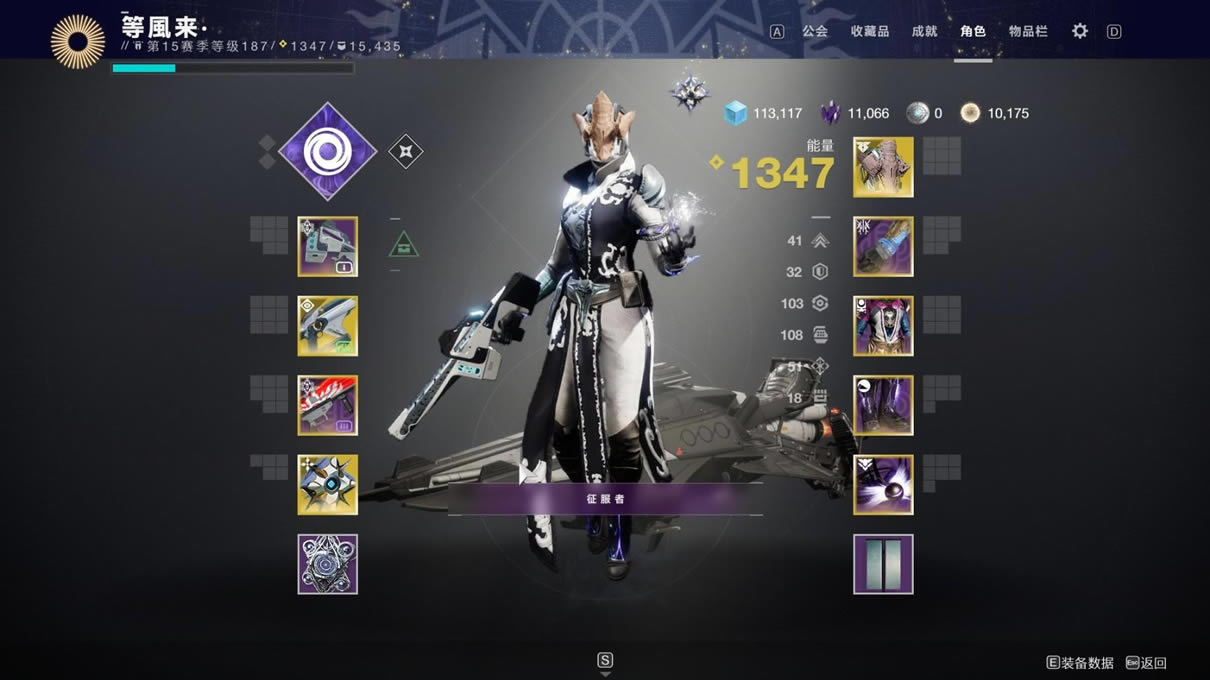Select the small diamond ability icon beside subclass
The width and height of the screenshot is (1210, 680).
[x=405, y=152]
